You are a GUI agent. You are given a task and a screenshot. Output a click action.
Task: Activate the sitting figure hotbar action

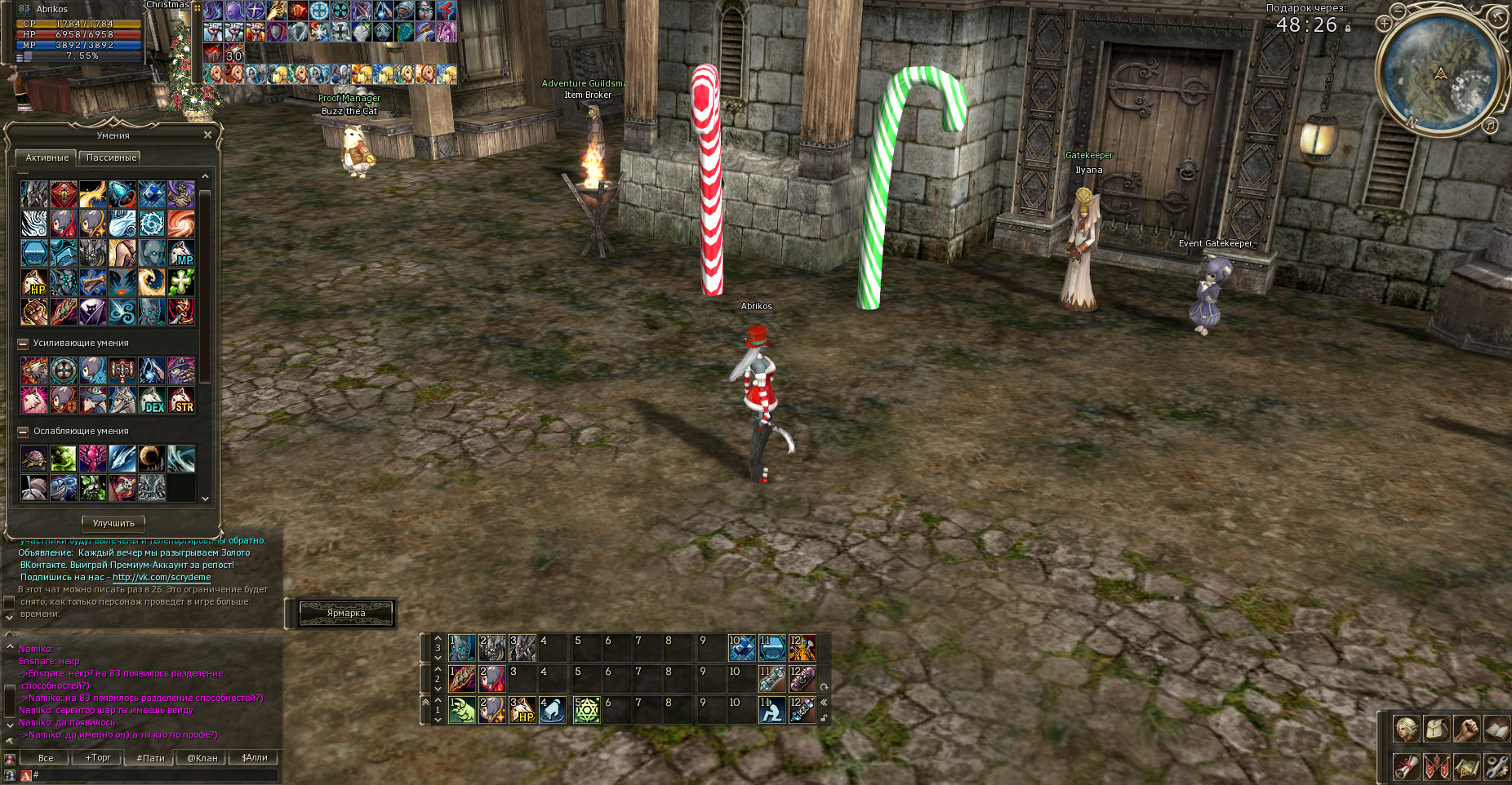(772, 710)
